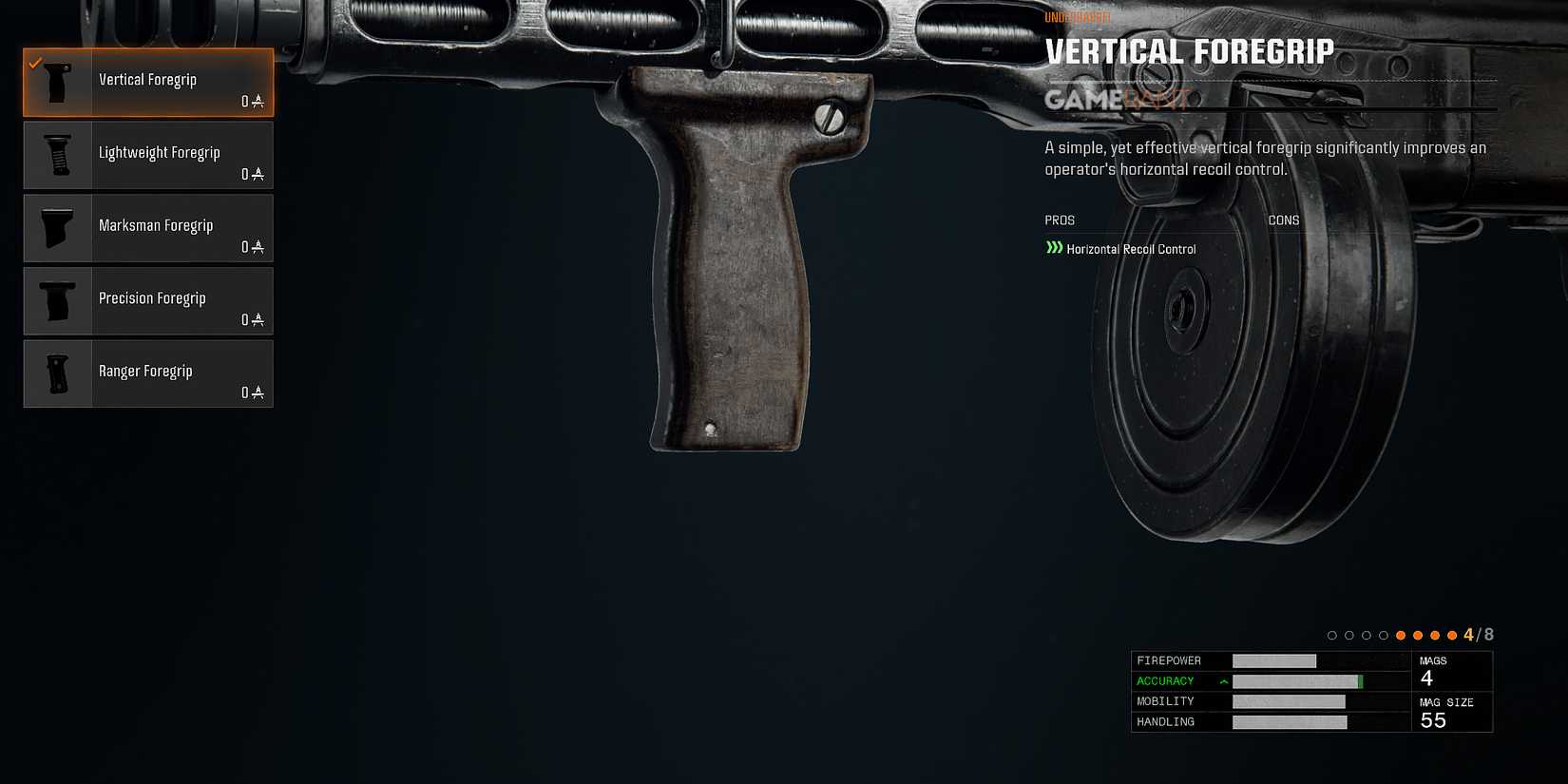Click the ACCURACY stat progress bar
Screen dimensions: 1568x784
1297,680
